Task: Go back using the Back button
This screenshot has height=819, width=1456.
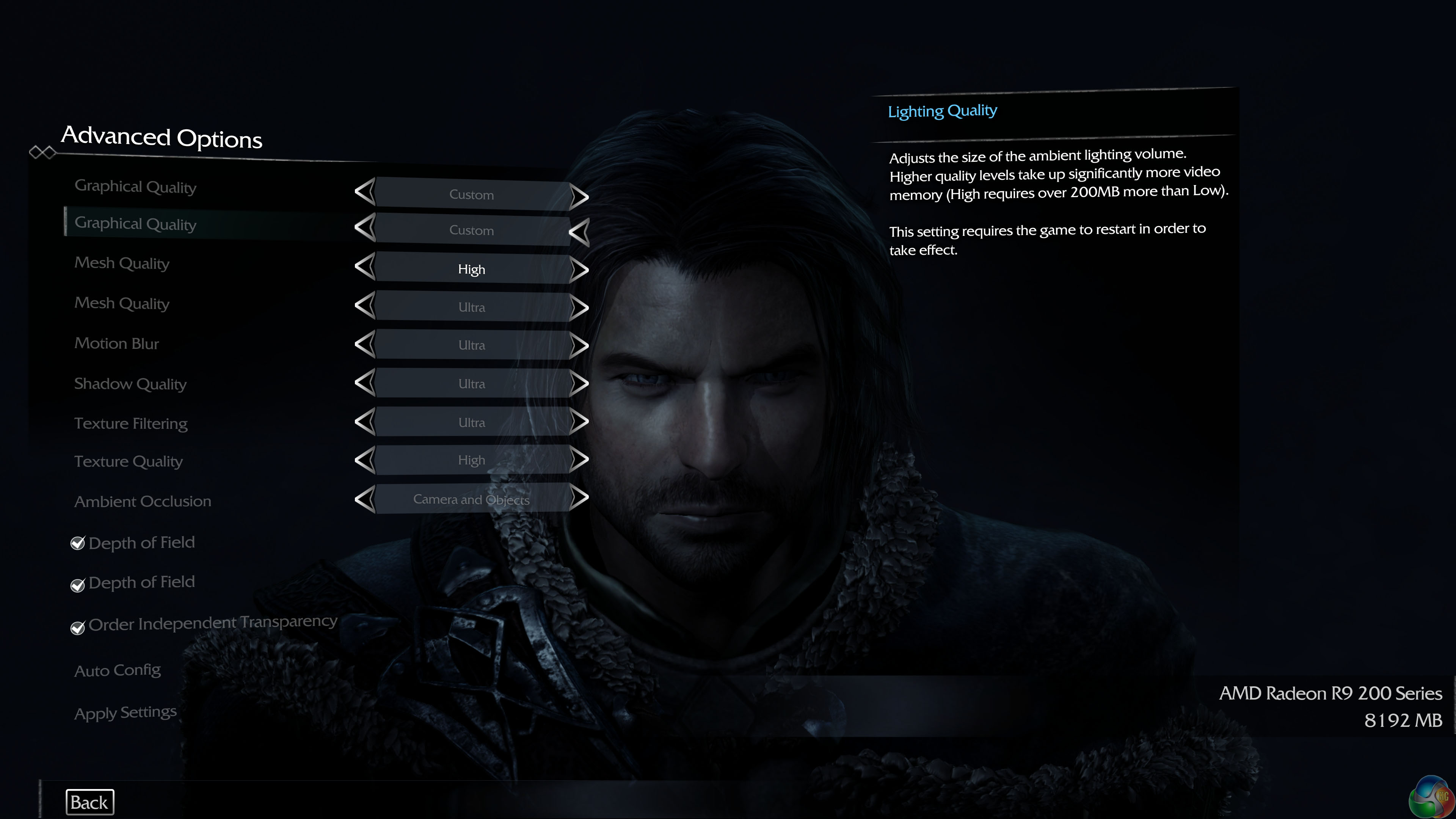Action: (x=89, y=802)
